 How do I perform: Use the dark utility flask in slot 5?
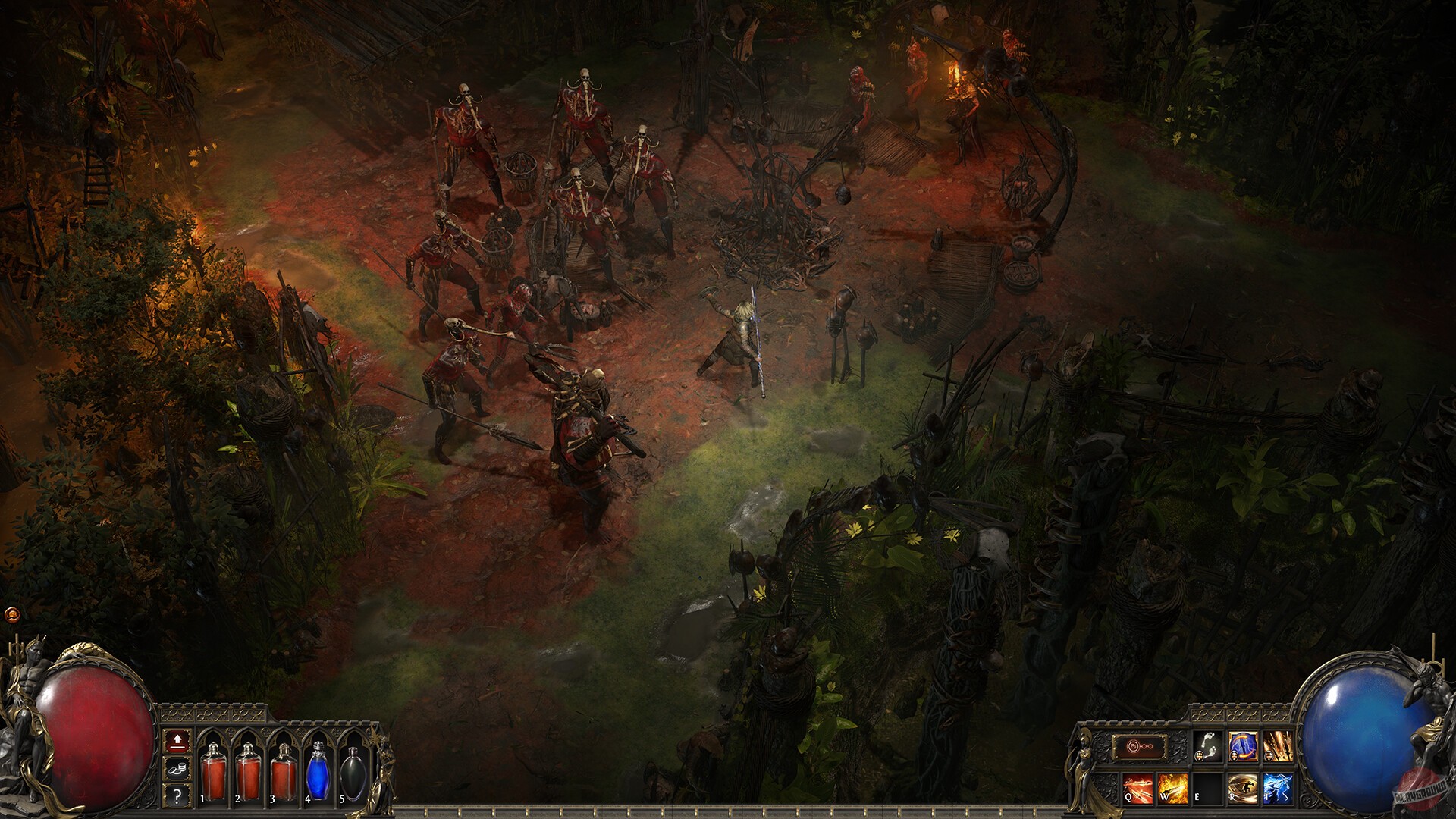[353, 774]
